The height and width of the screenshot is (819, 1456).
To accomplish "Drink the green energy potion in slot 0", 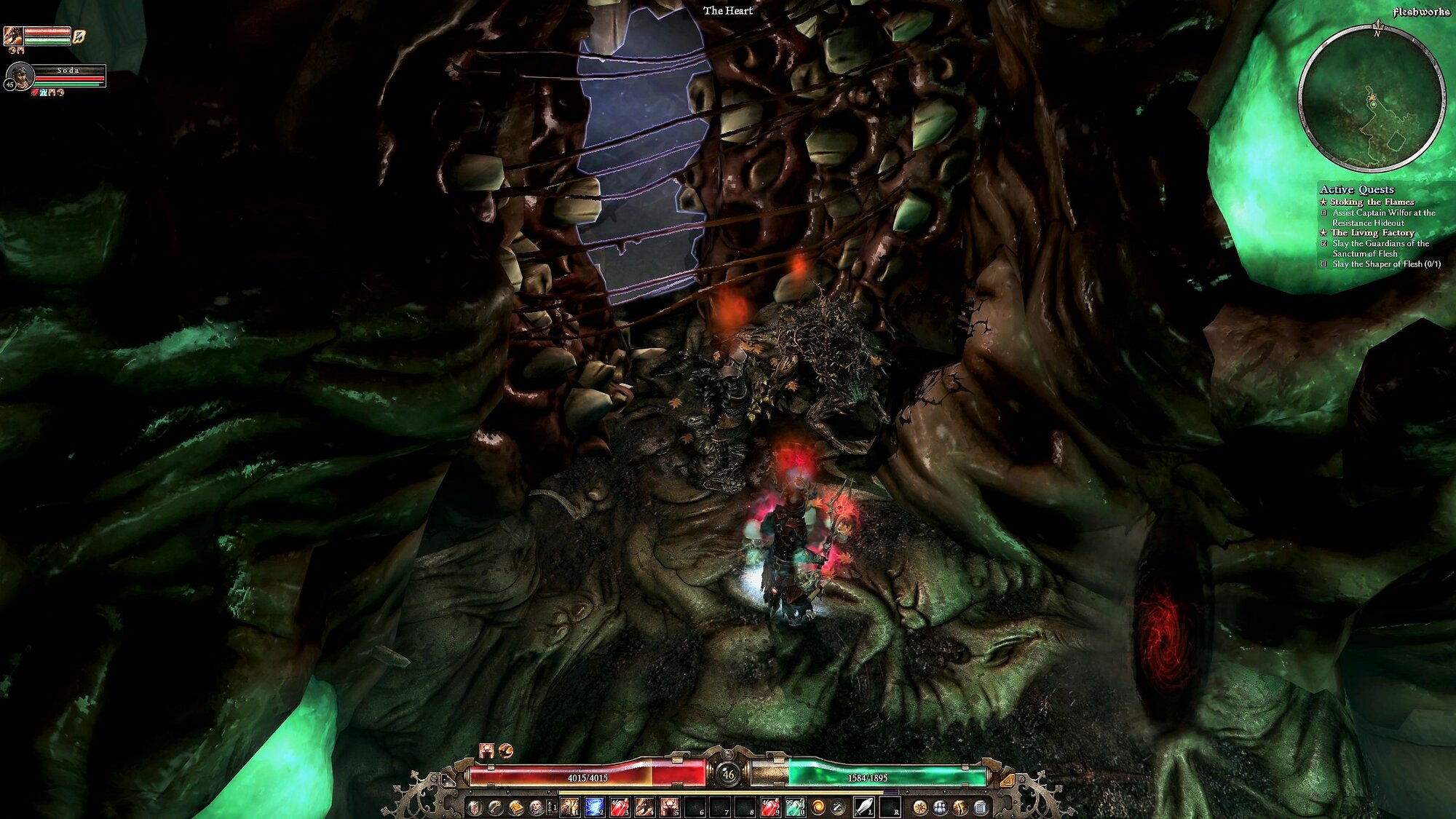I will point(794,807).
